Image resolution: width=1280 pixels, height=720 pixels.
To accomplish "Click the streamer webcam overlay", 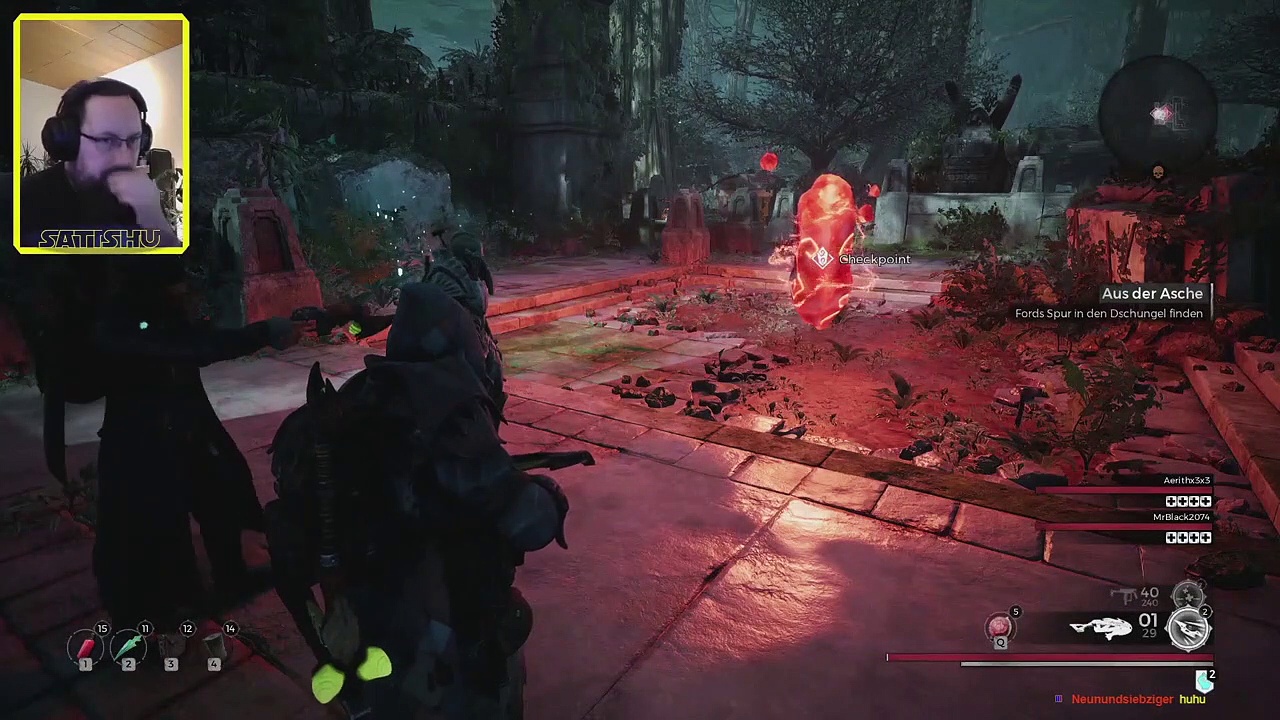I will (101, 133).
